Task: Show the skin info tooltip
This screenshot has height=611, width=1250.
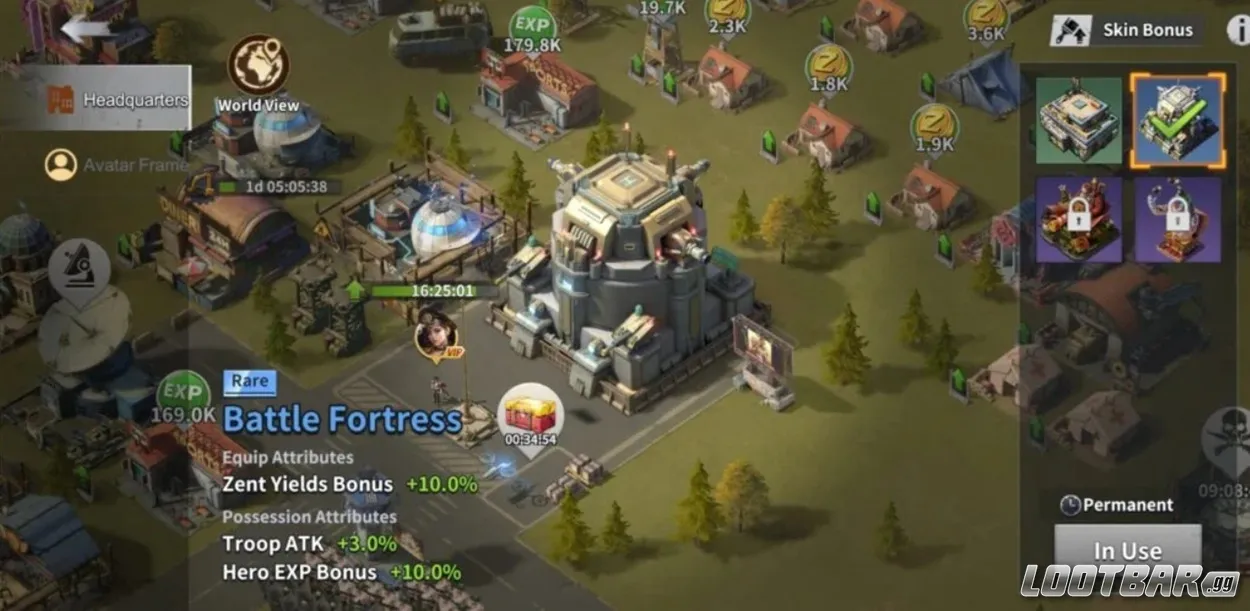Action: point(1238,30)
